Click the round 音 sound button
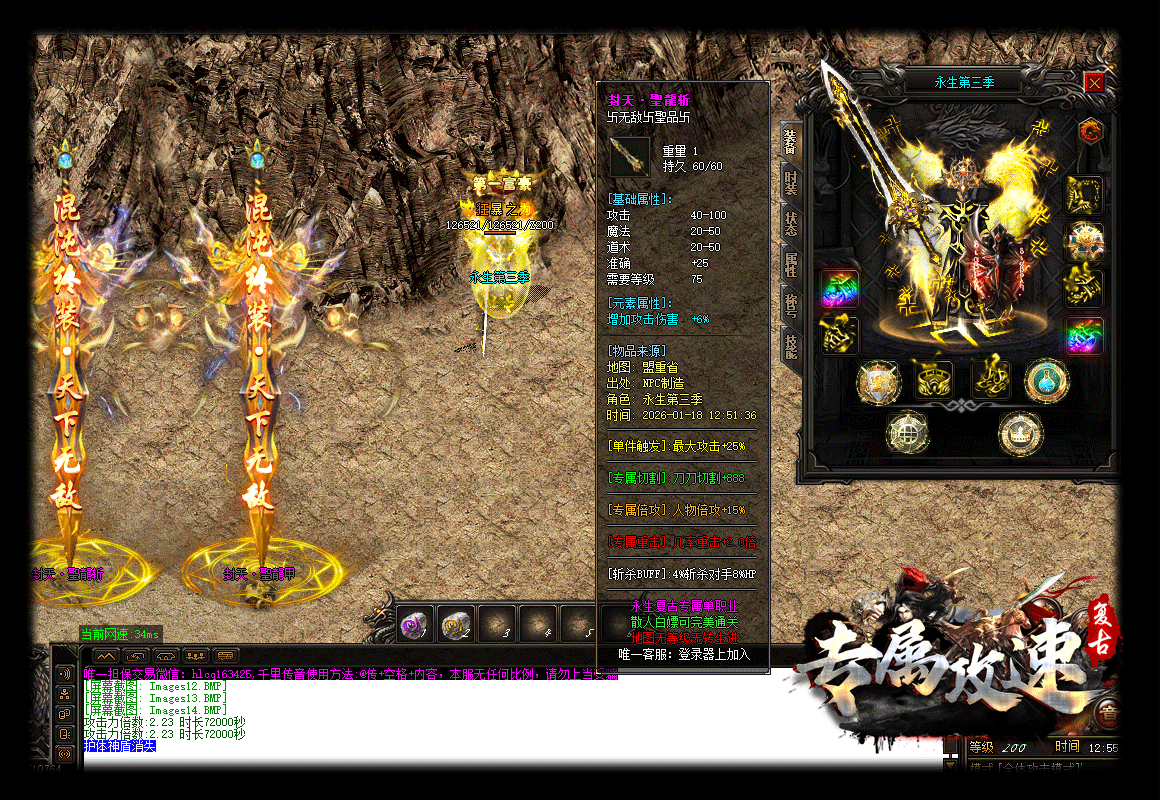 click(x=1107, y=714)
